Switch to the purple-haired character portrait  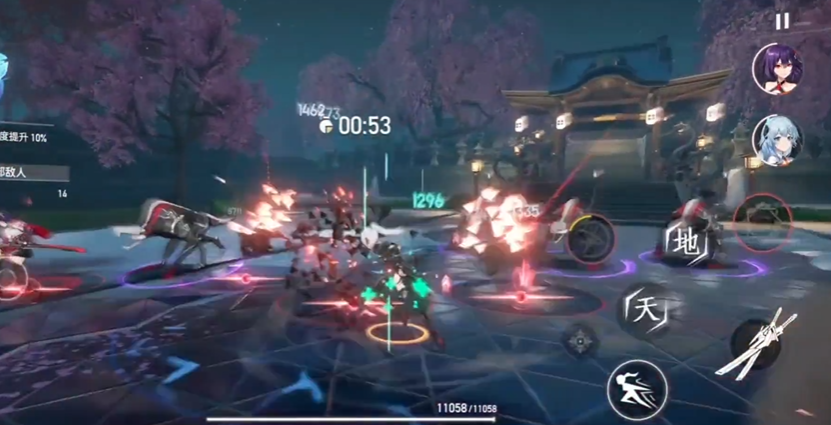point(778,69)
